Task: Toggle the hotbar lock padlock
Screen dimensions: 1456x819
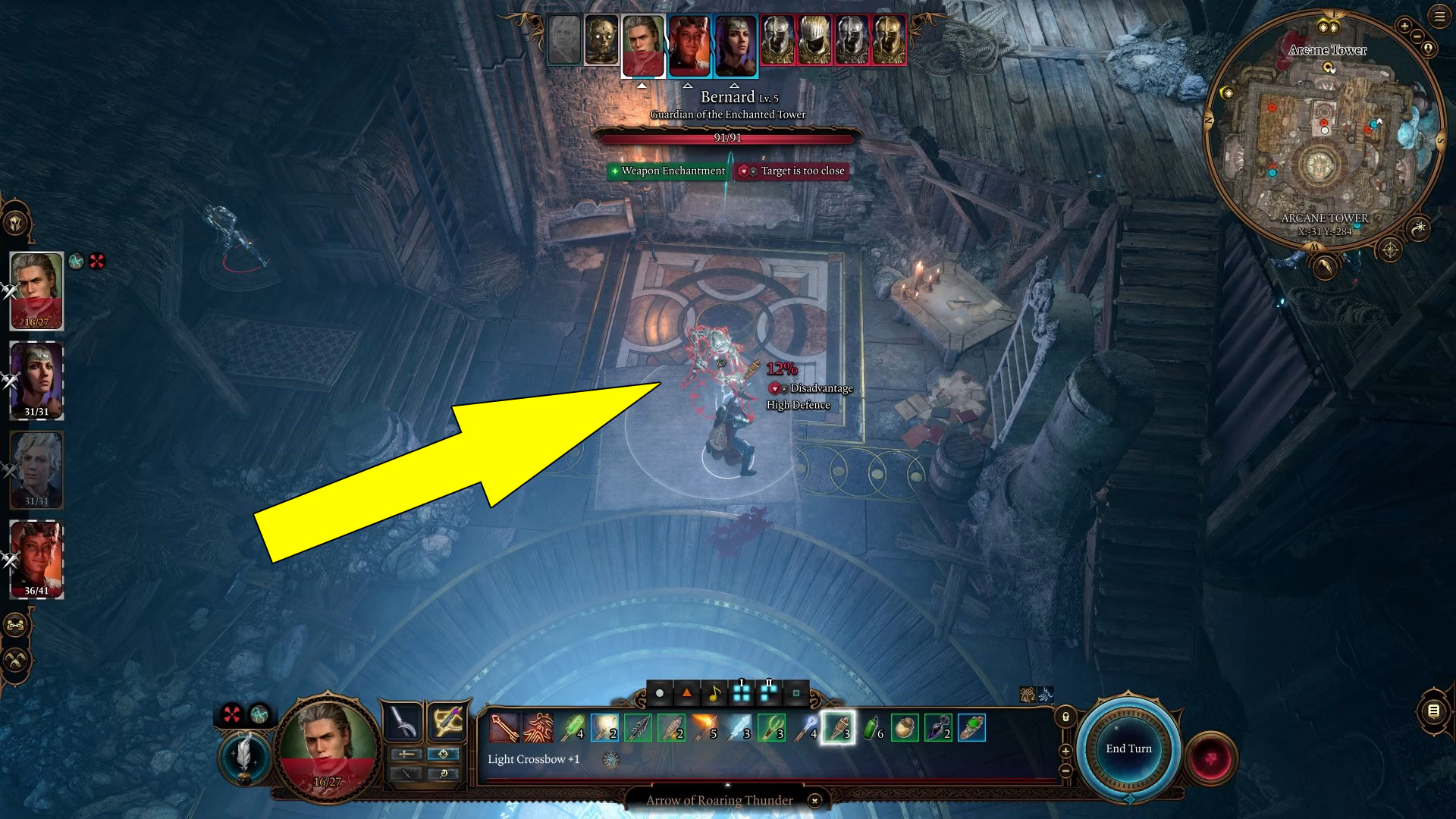Action: click(1064, 715)
